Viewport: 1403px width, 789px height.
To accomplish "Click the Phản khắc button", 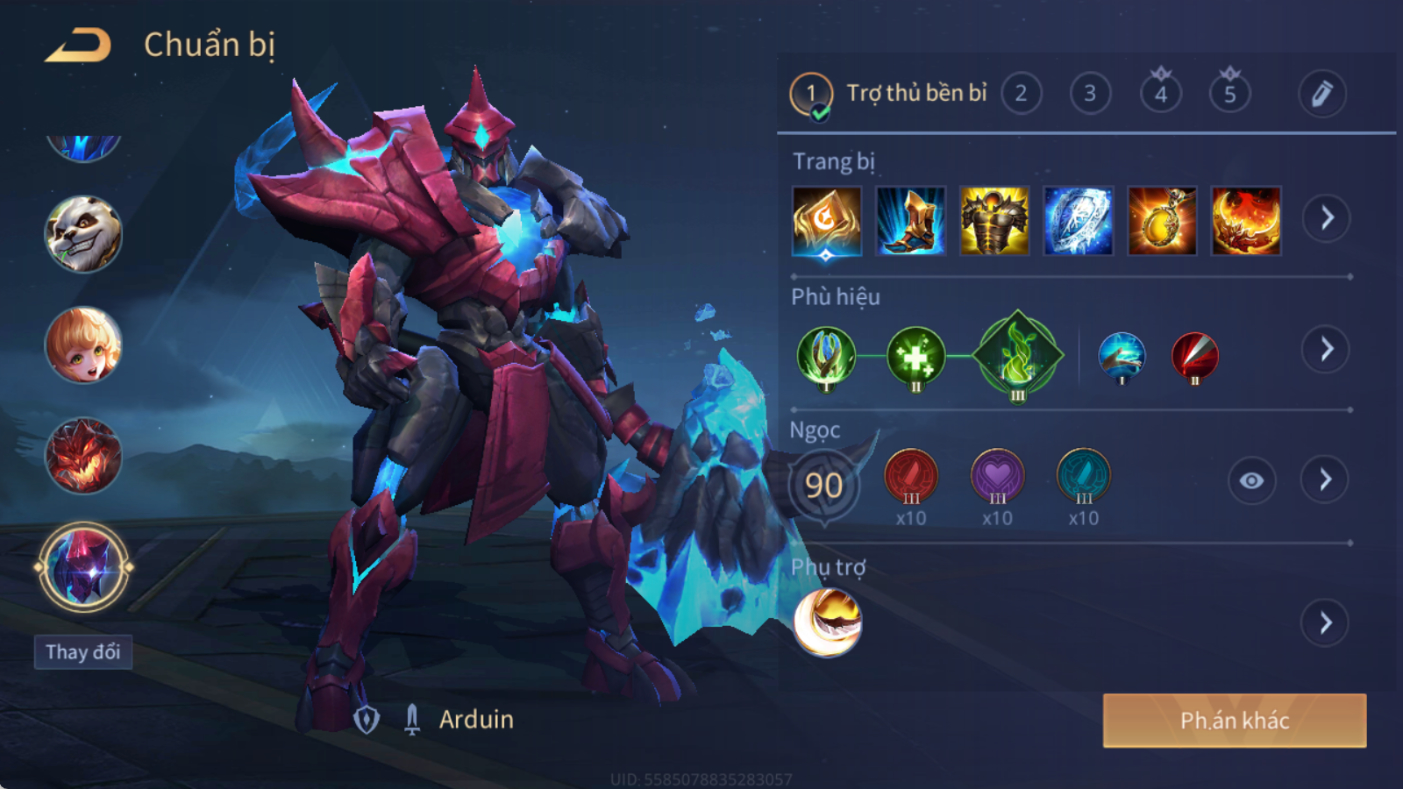I will (x=1234, y=721).
